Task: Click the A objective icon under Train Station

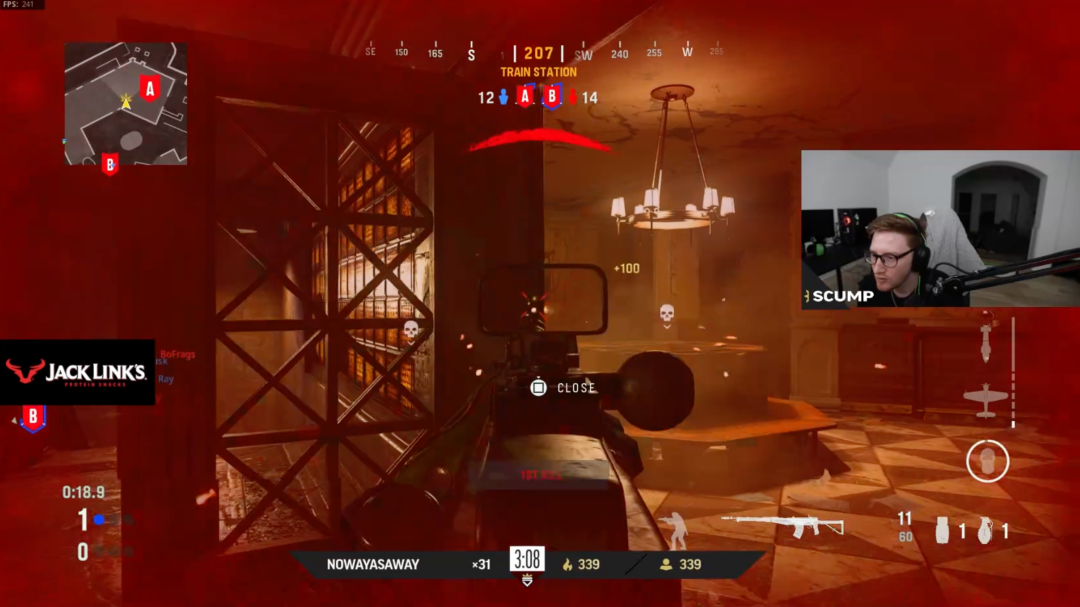Action: [x=526, y=97]
